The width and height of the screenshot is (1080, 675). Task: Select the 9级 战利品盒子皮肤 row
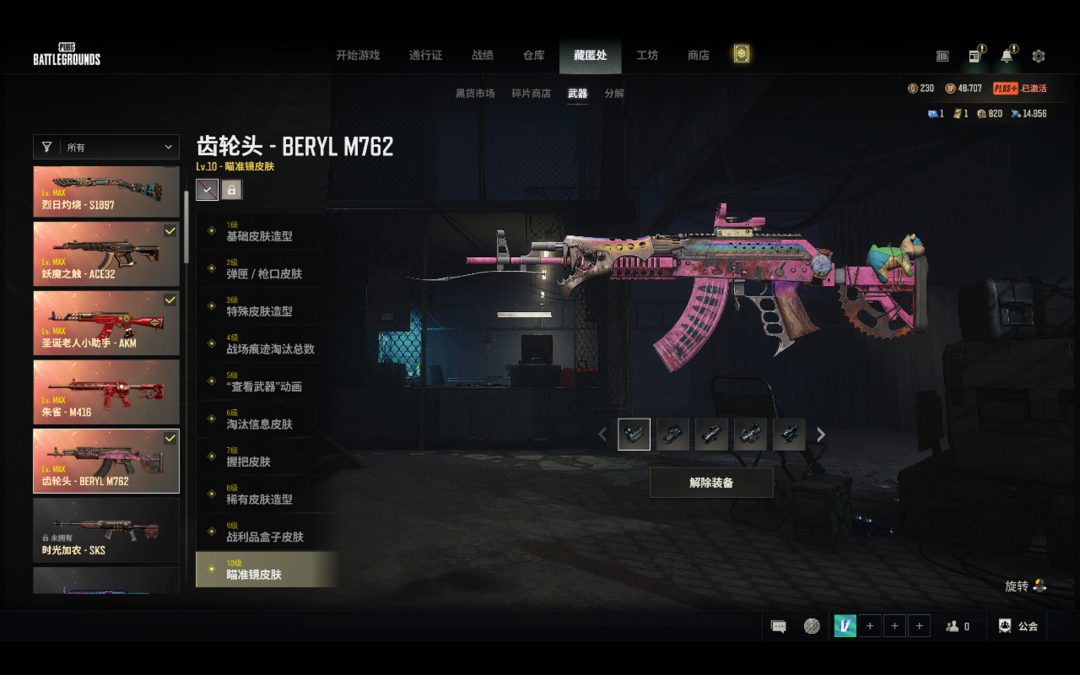coord(265,532)
